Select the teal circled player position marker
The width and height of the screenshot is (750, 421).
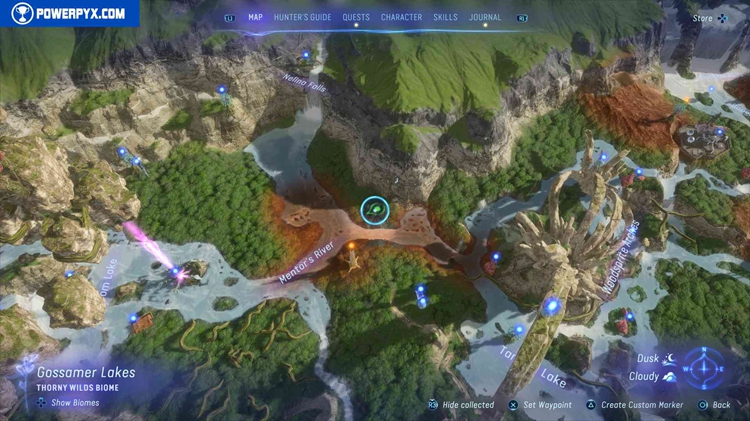coord(374,209)
